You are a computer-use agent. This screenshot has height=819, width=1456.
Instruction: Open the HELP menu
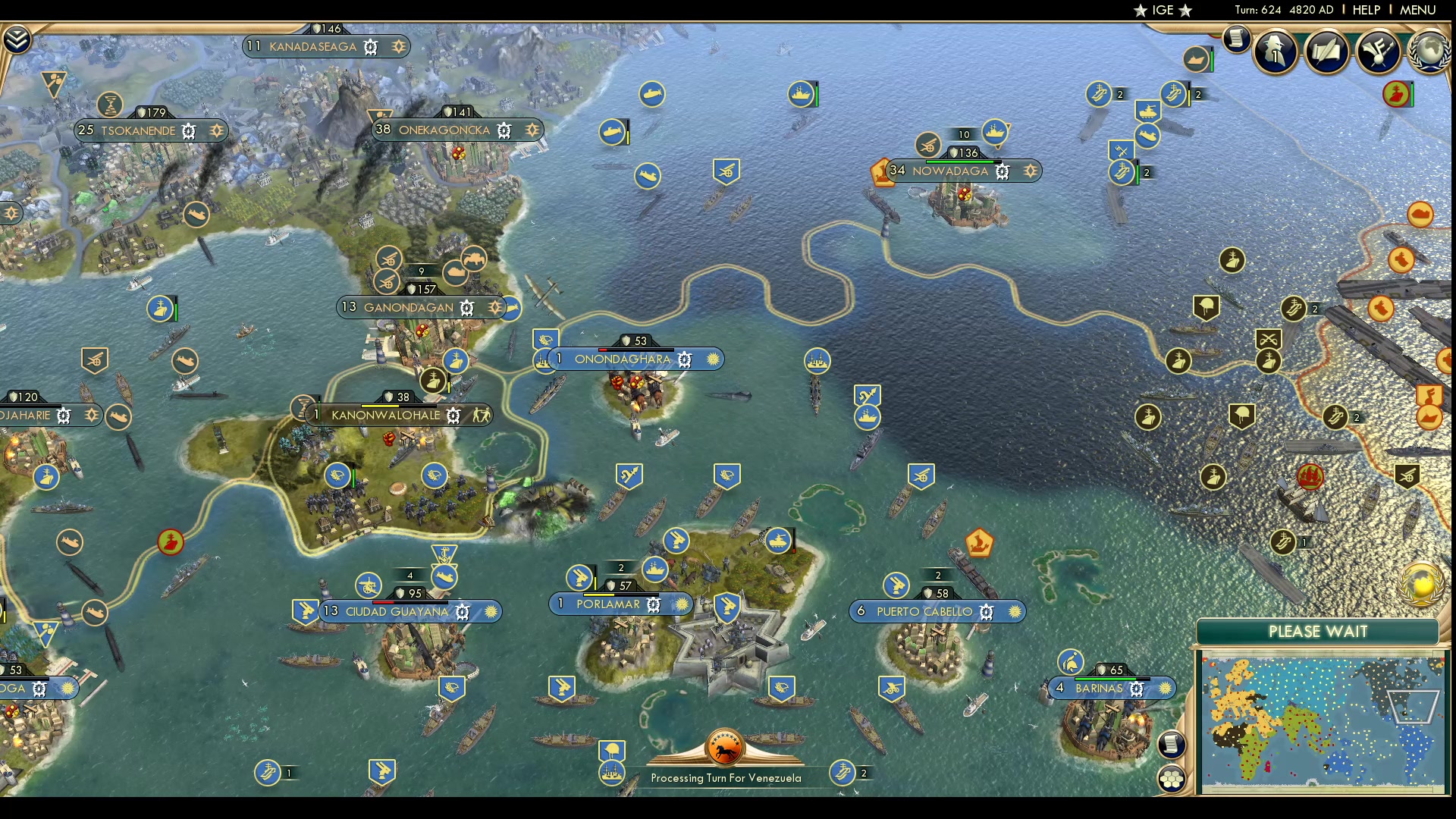coord(1366,10)
